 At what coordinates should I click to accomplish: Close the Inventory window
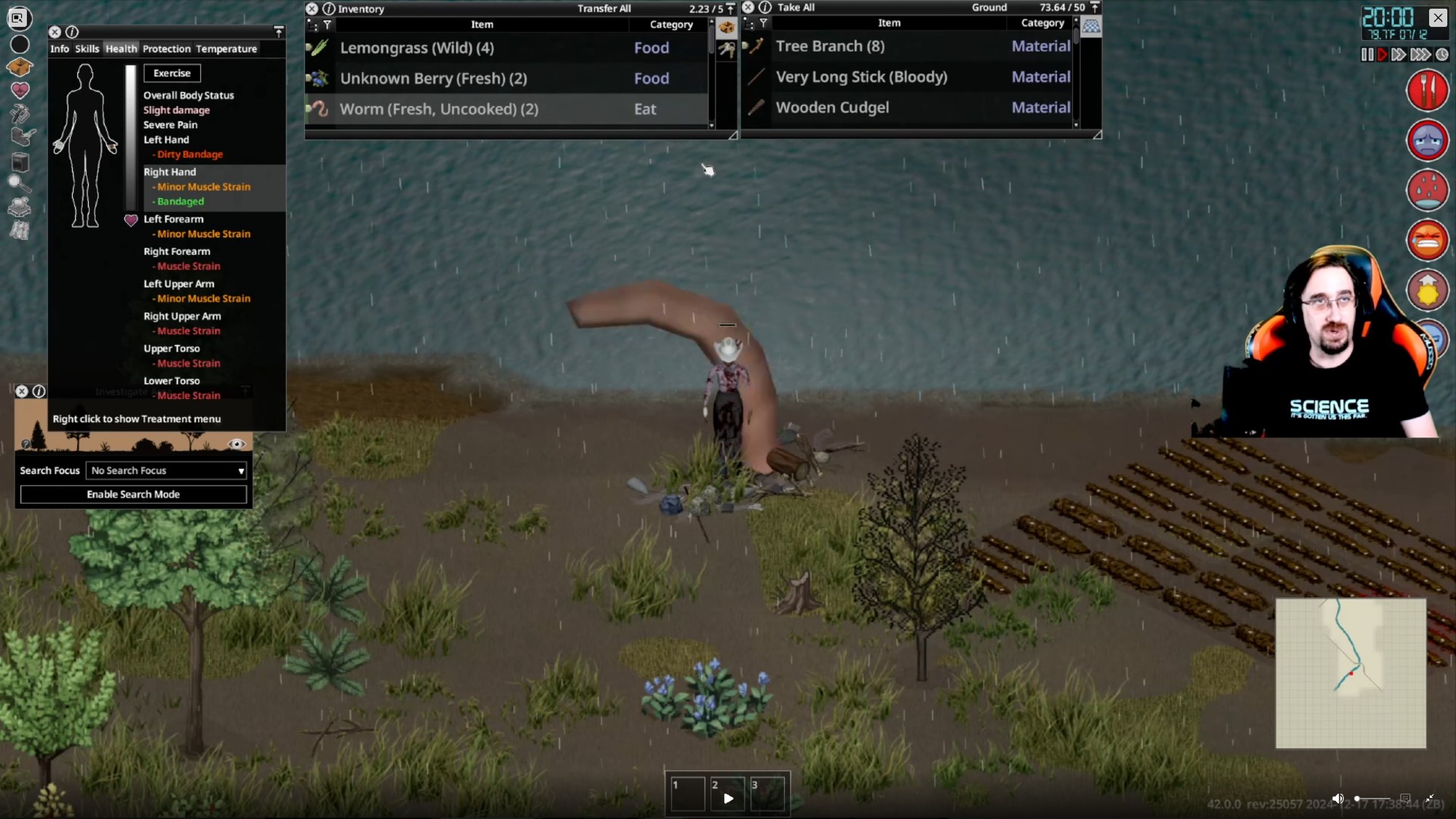point(312,9)
